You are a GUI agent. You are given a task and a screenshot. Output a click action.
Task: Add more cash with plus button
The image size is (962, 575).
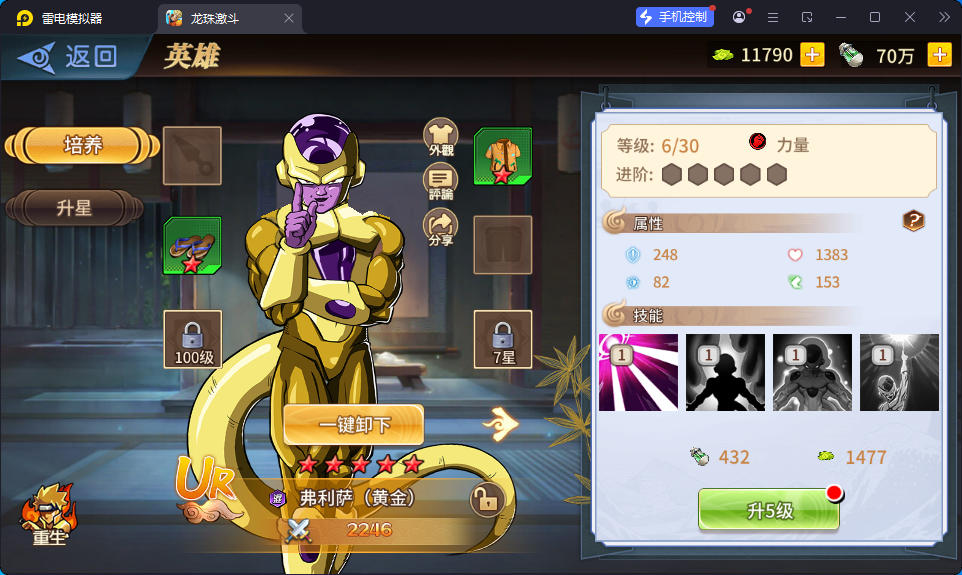(939, 55)
